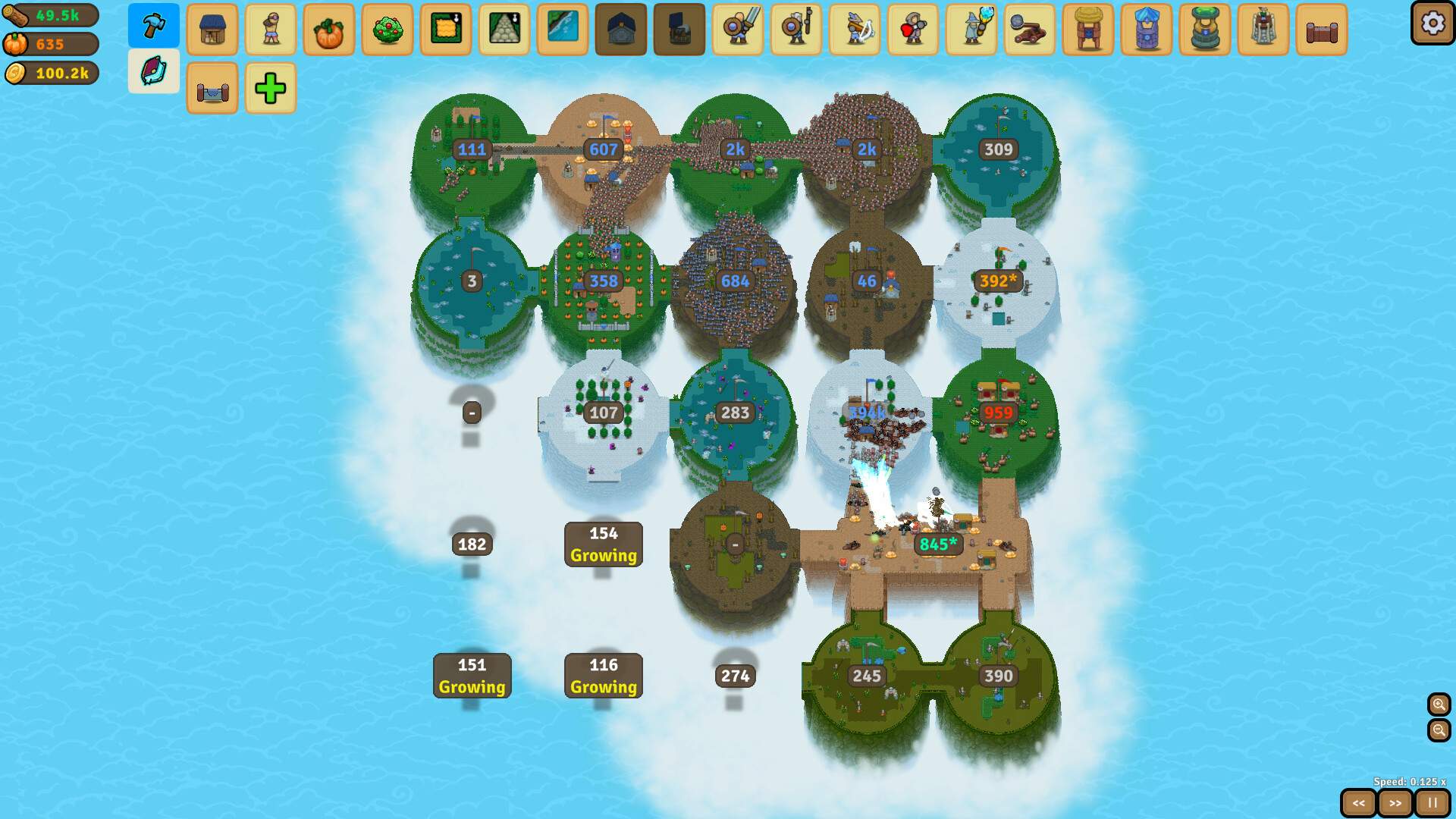The height and width of the screenshot is (819, 1456).
Task: Select the stone path terrain tile
Action: (504, 30)
